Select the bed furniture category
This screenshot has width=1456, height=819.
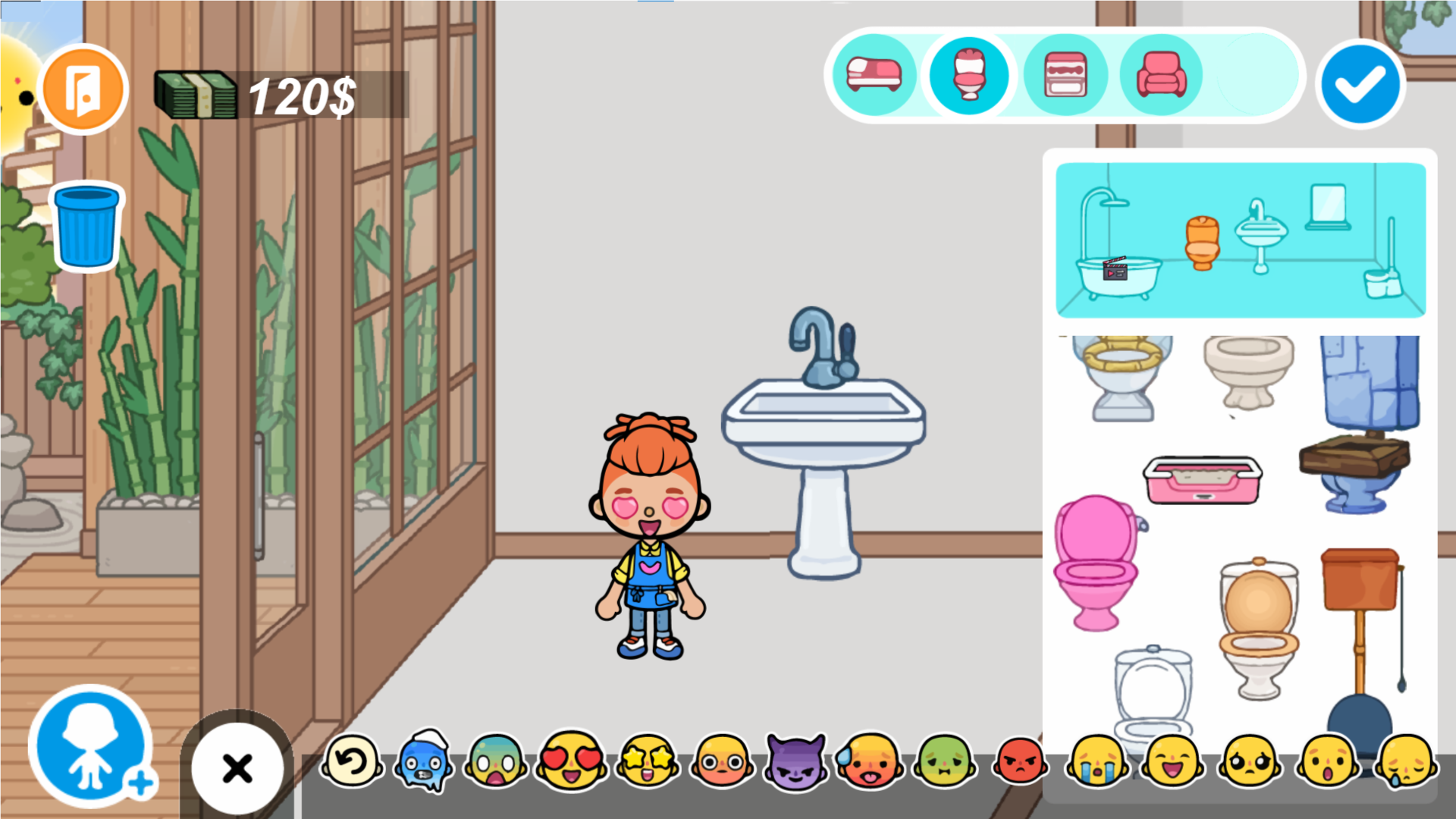pyautogui.click(x=875, y=75)
